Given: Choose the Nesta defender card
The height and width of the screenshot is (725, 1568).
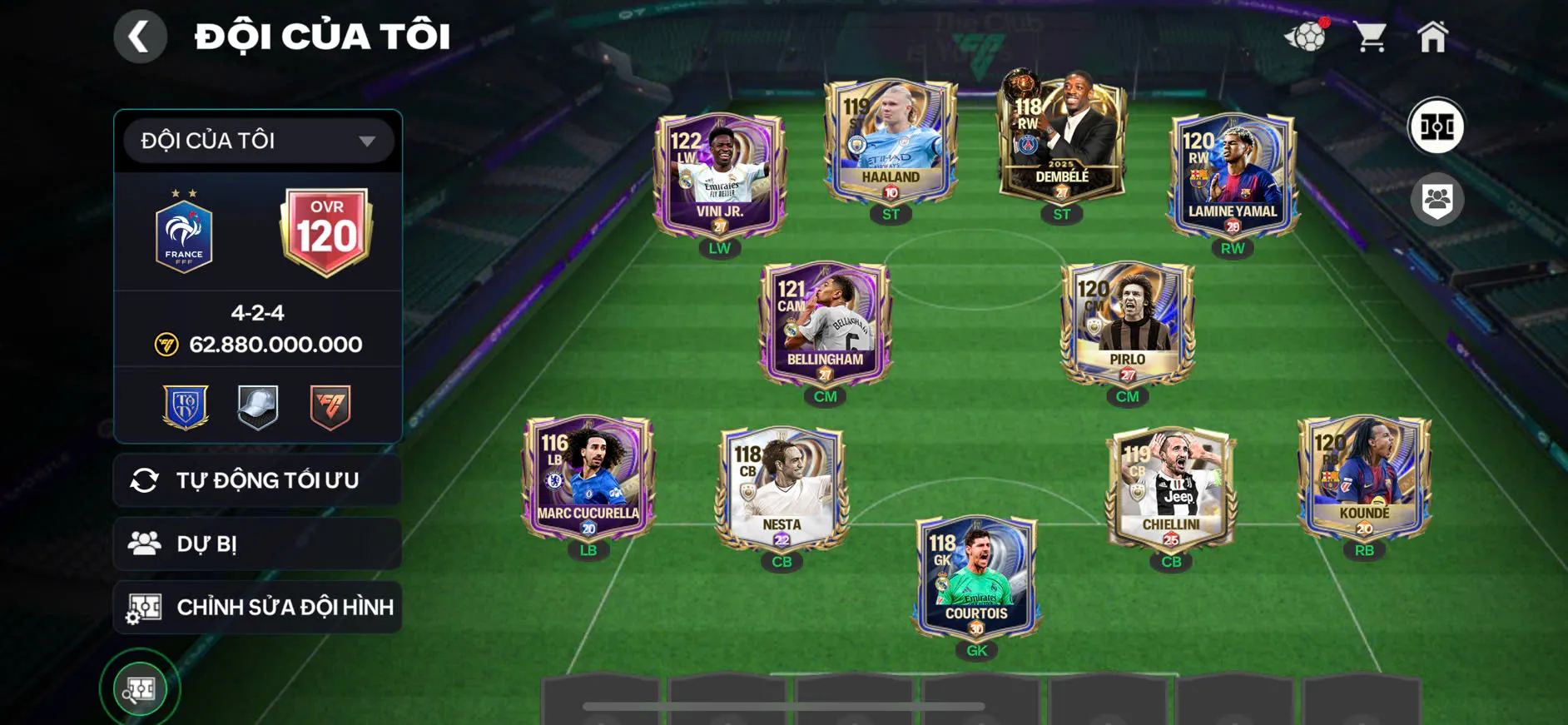Looking at the screenshot, I should pyautogui.click(x=782, y=489).
